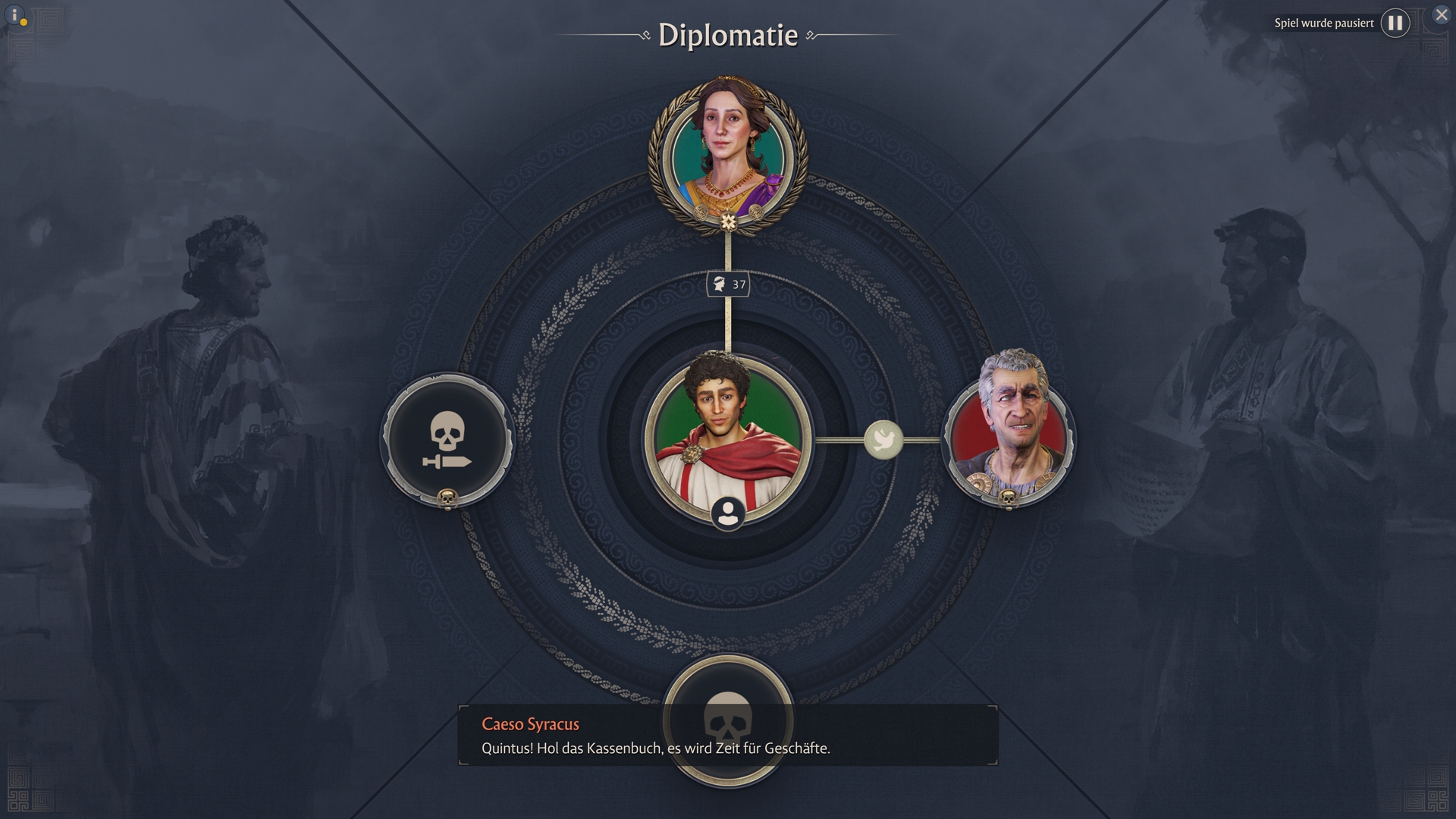The image size is (1456, 819).
Task: Open the relation score badge showing 37
Action: pos(728,284)
